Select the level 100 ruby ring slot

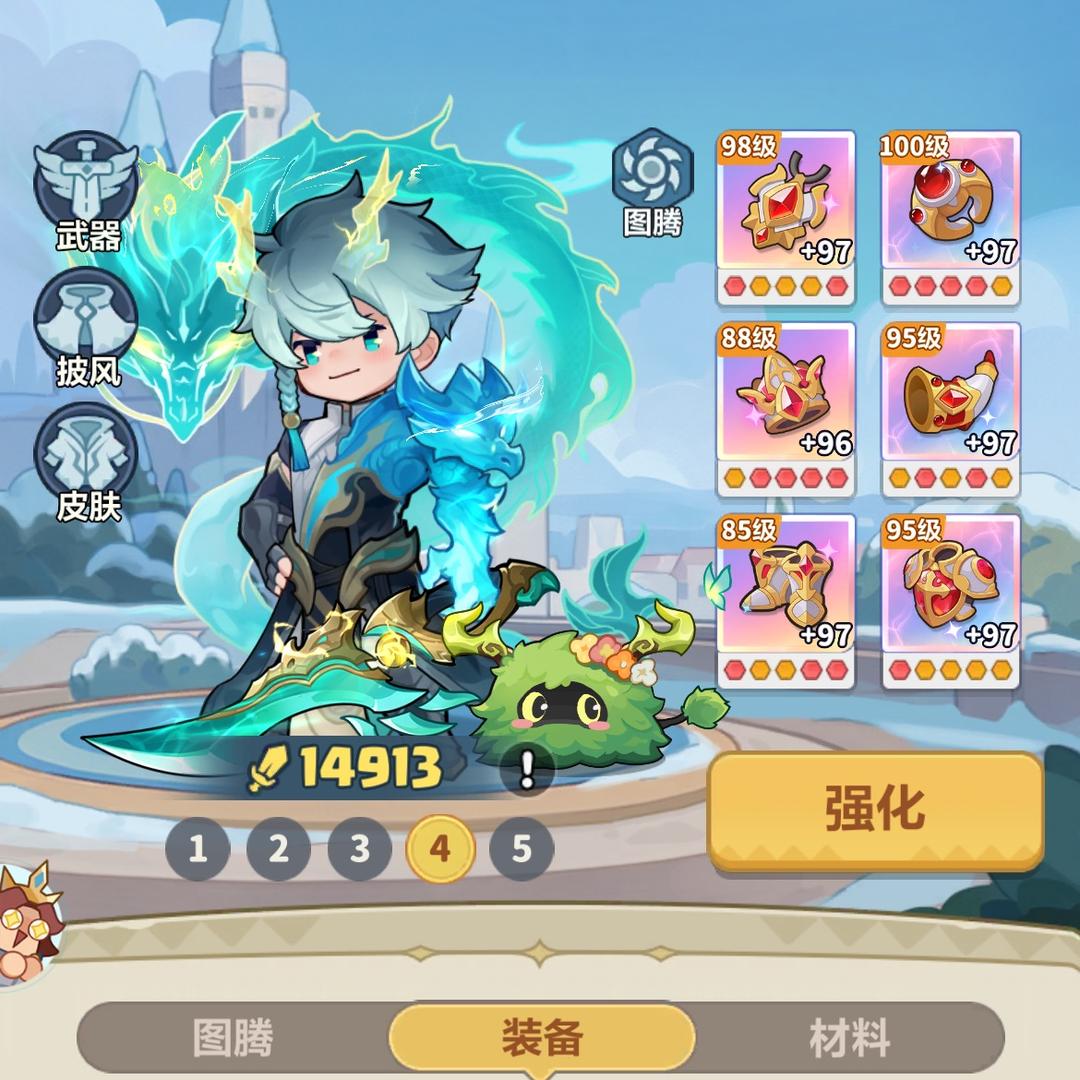950,217
